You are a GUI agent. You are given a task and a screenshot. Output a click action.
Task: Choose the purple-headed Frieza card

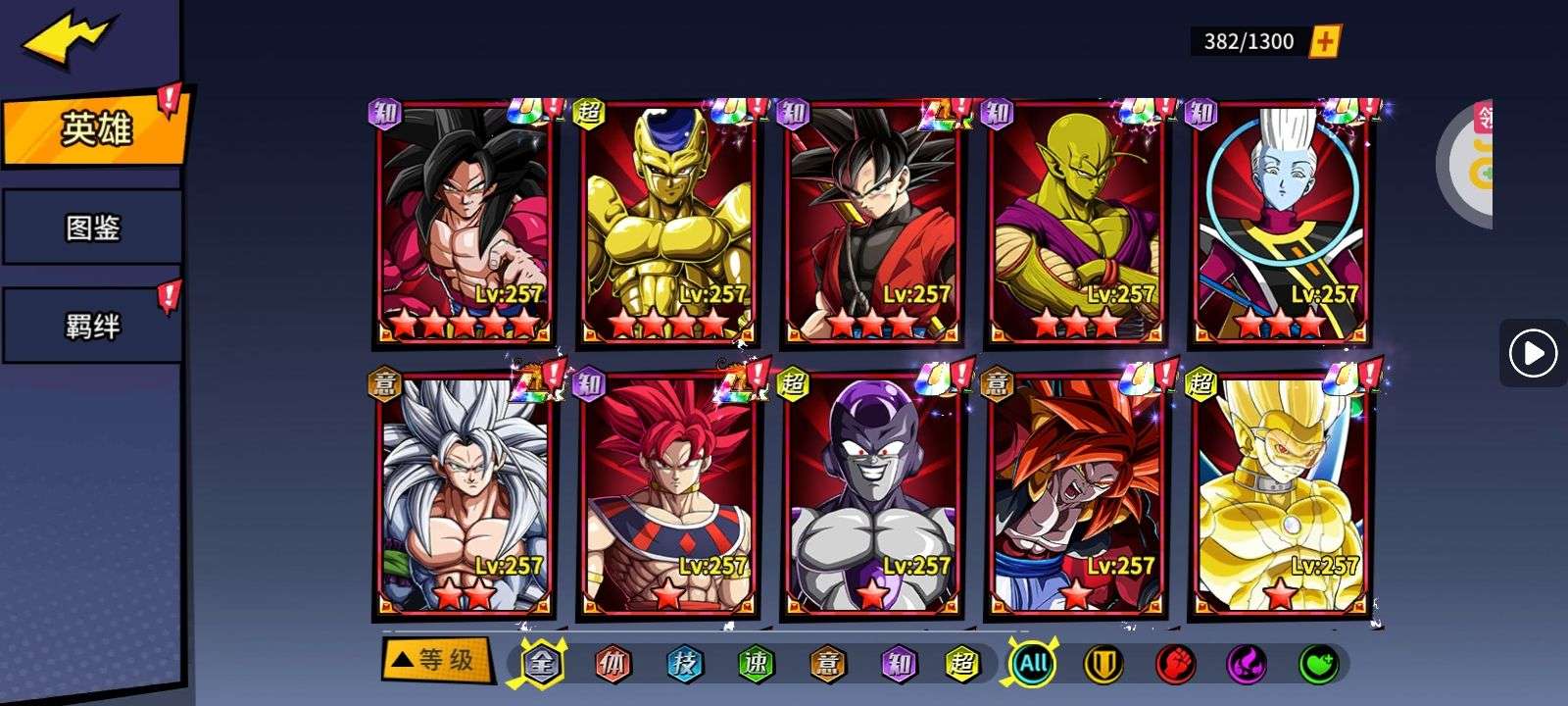pos(871,496)
